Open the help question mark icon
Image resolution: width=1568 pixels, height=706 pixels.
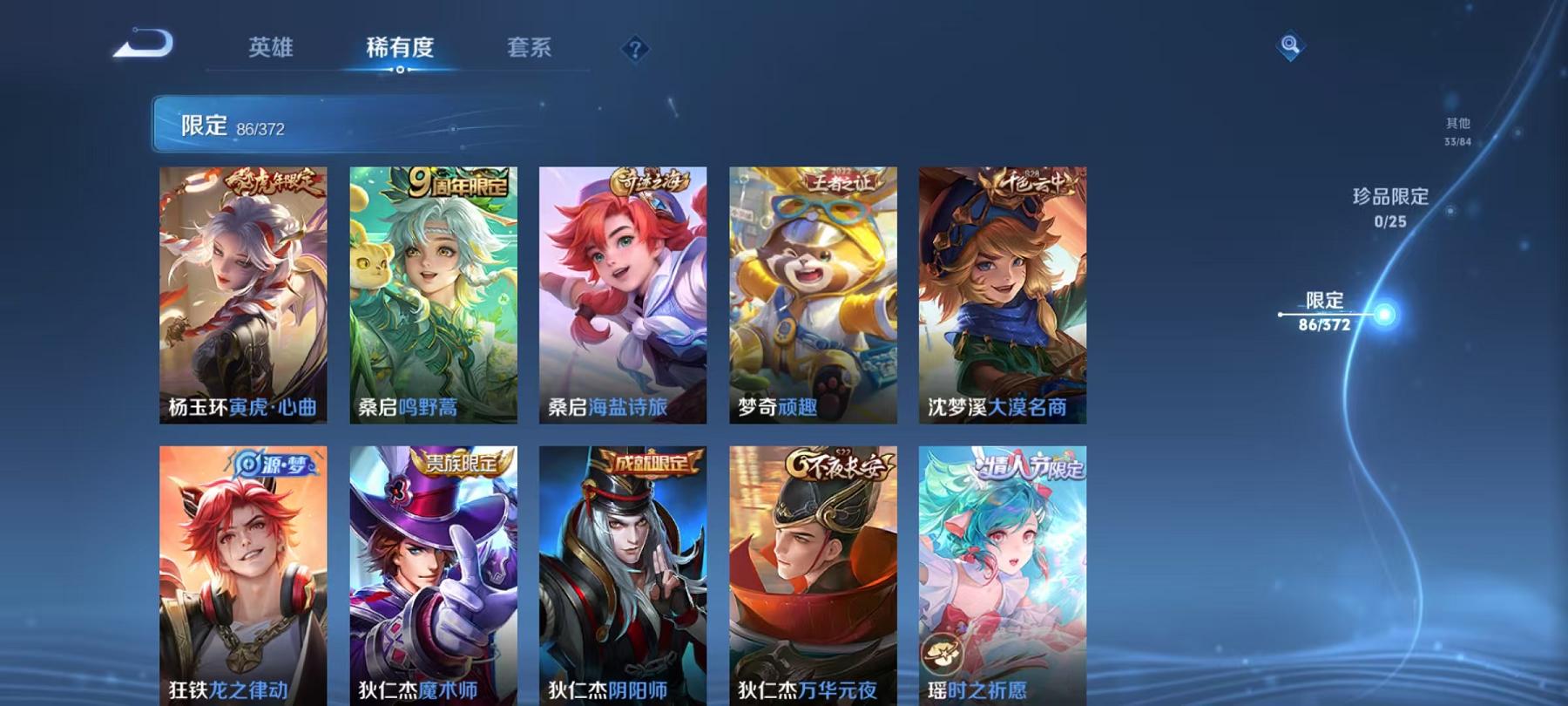635,50
